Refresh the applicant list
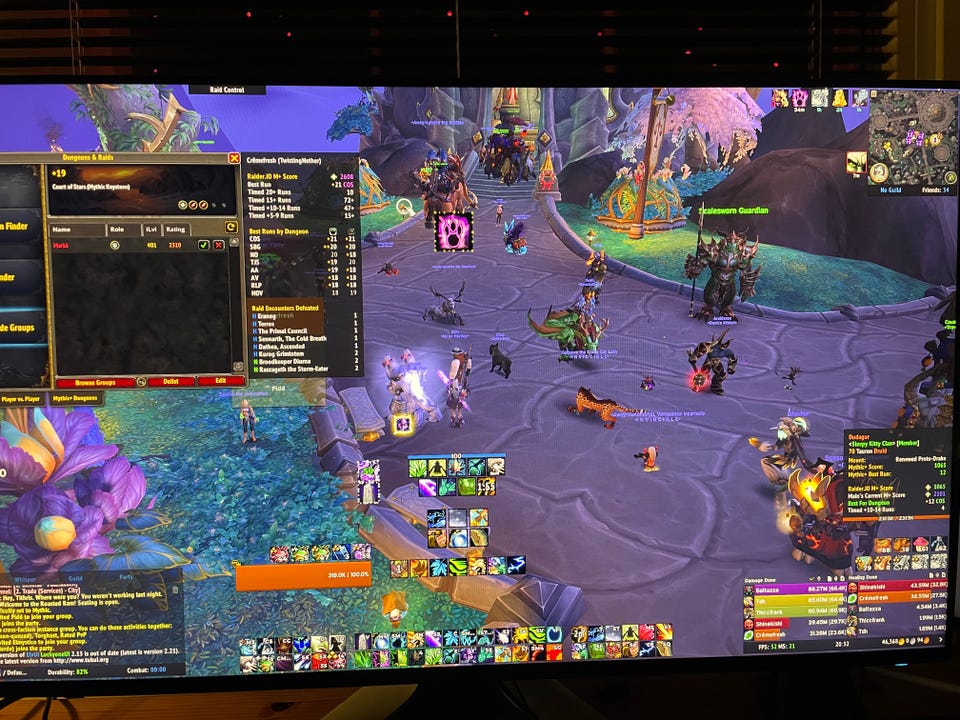The width and height of the screenshot is (960, 720). 232,227
